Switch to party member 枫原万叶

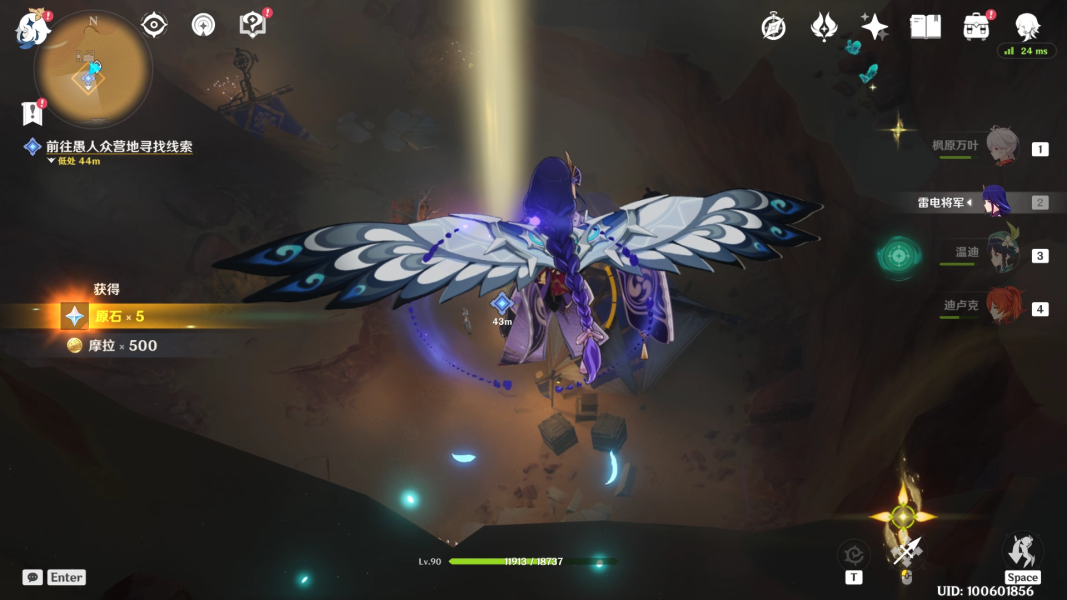pos(1002,147)
